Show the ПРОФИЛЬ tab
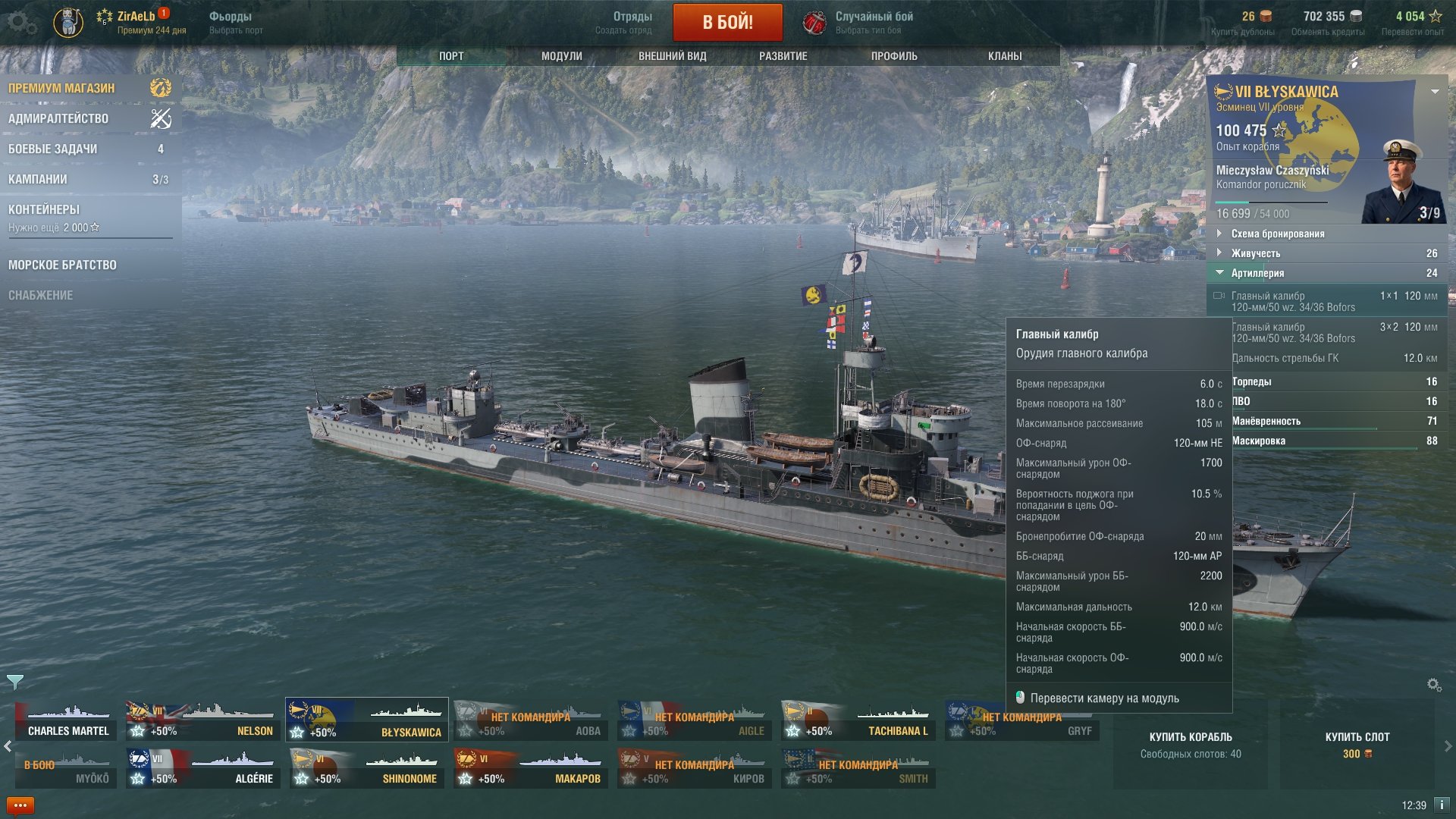 [894, 56]
